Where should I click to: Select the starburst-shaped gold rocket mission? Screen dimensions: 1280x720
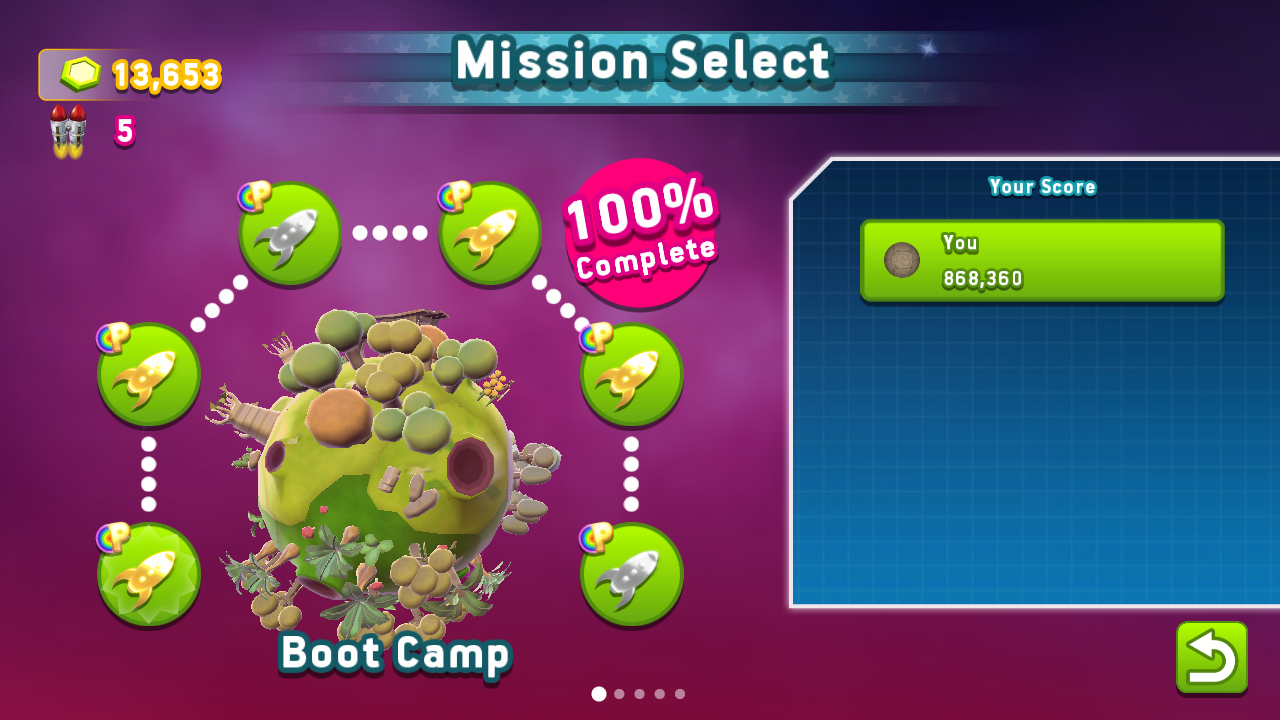(149, 574)
